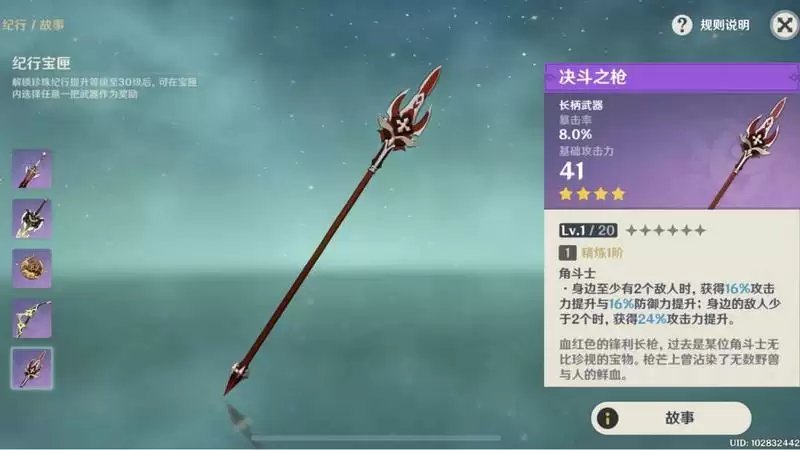This screenshot has height=450, width=800.
Task: Select the sword weapon thumbnail
Action: tap(32, 169)
